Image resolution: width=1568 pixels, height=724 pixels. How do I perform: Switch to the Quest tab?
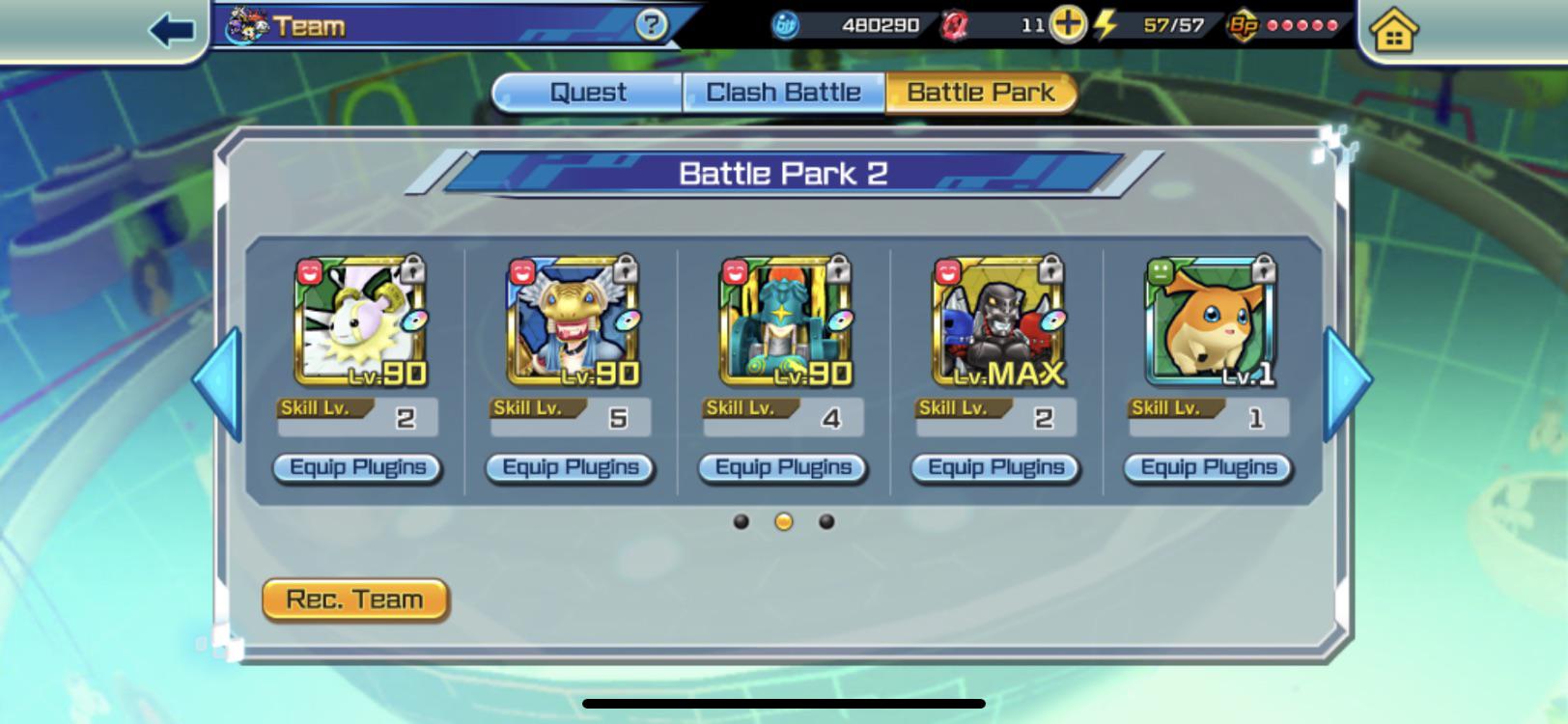click(586, 91)
